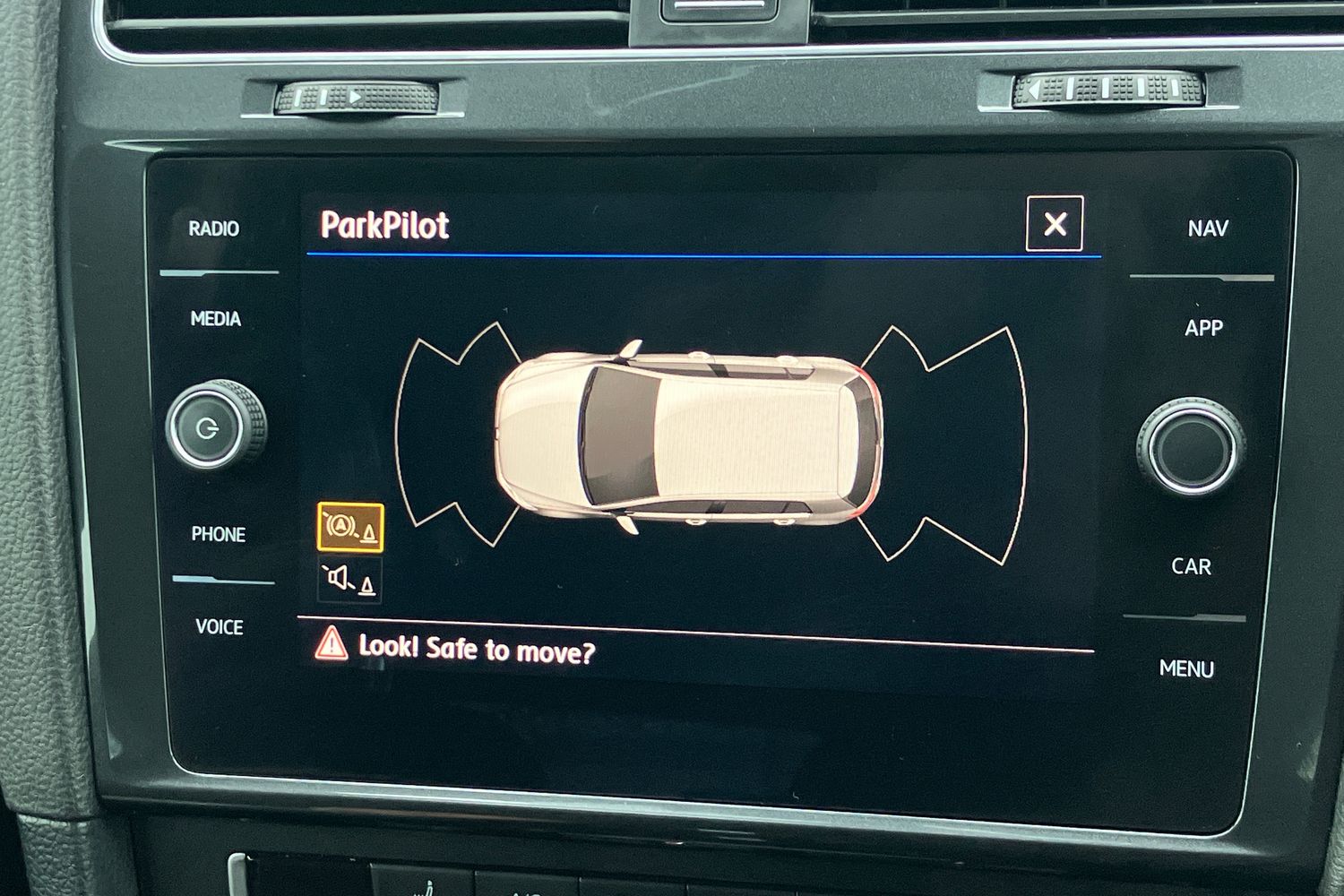This screenshot has width=1344, height=896.
Task: Open the APP menu
Action: [1203, 328]
